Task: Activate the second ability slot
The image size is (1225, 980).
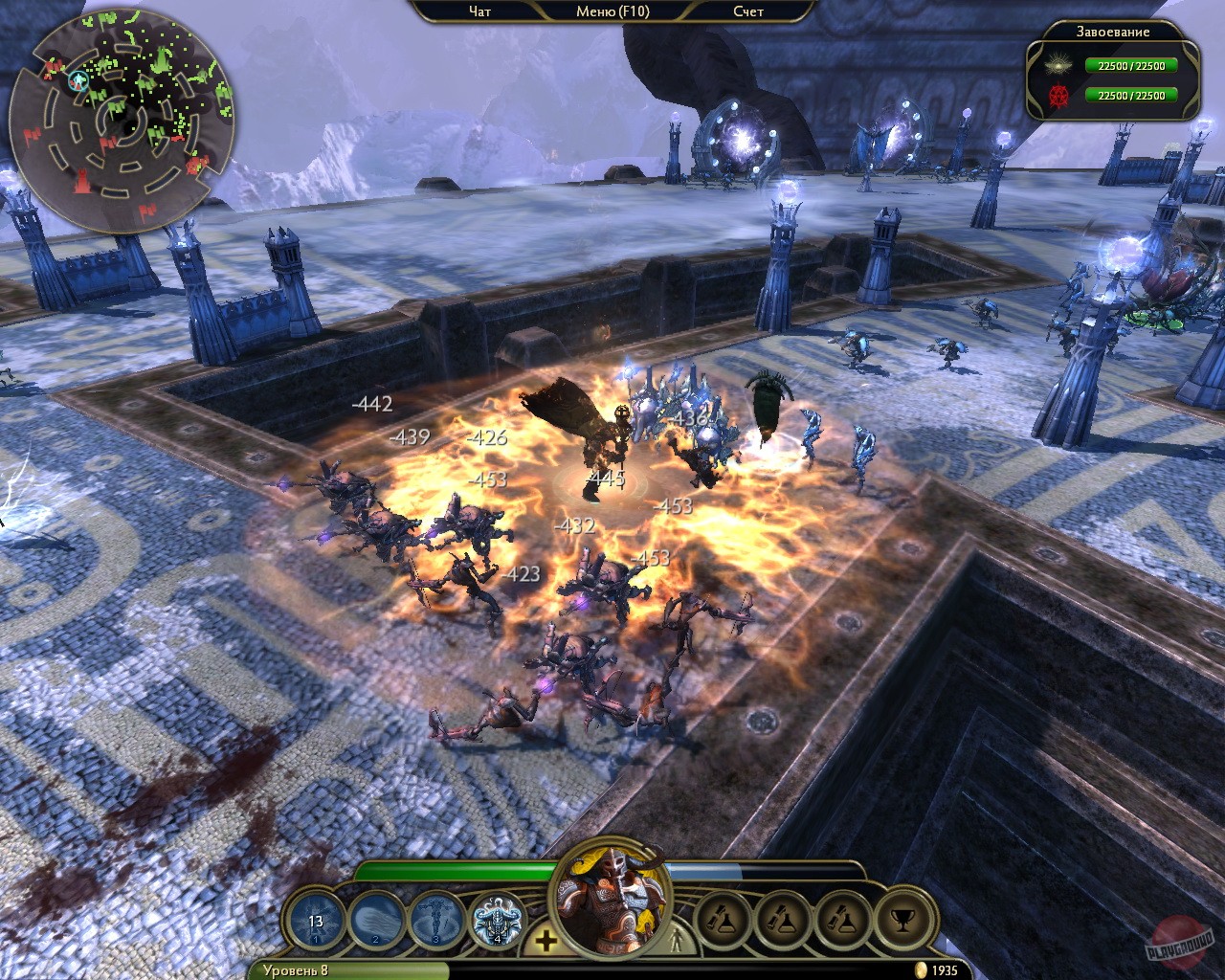Action: 375,922
